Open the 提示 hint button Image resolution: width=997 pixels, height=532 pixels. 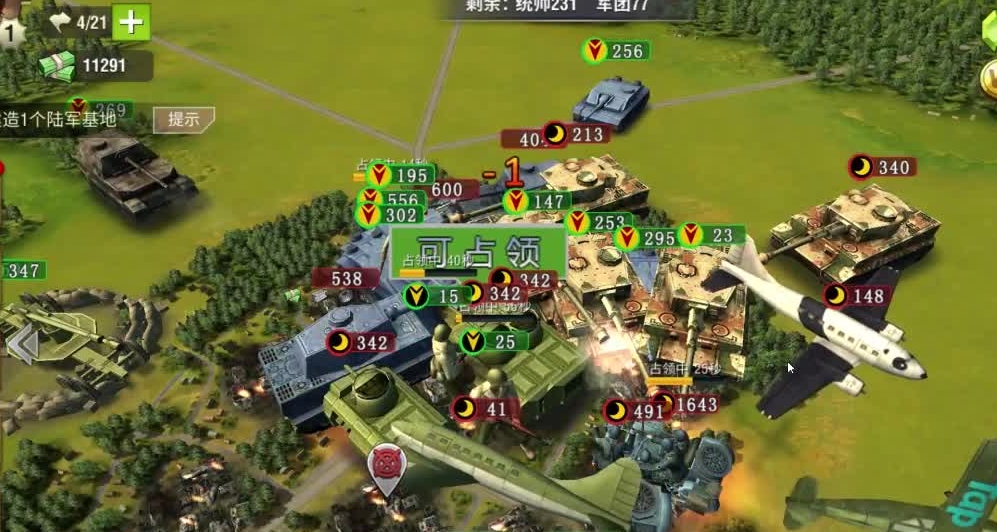coord(183,119)
